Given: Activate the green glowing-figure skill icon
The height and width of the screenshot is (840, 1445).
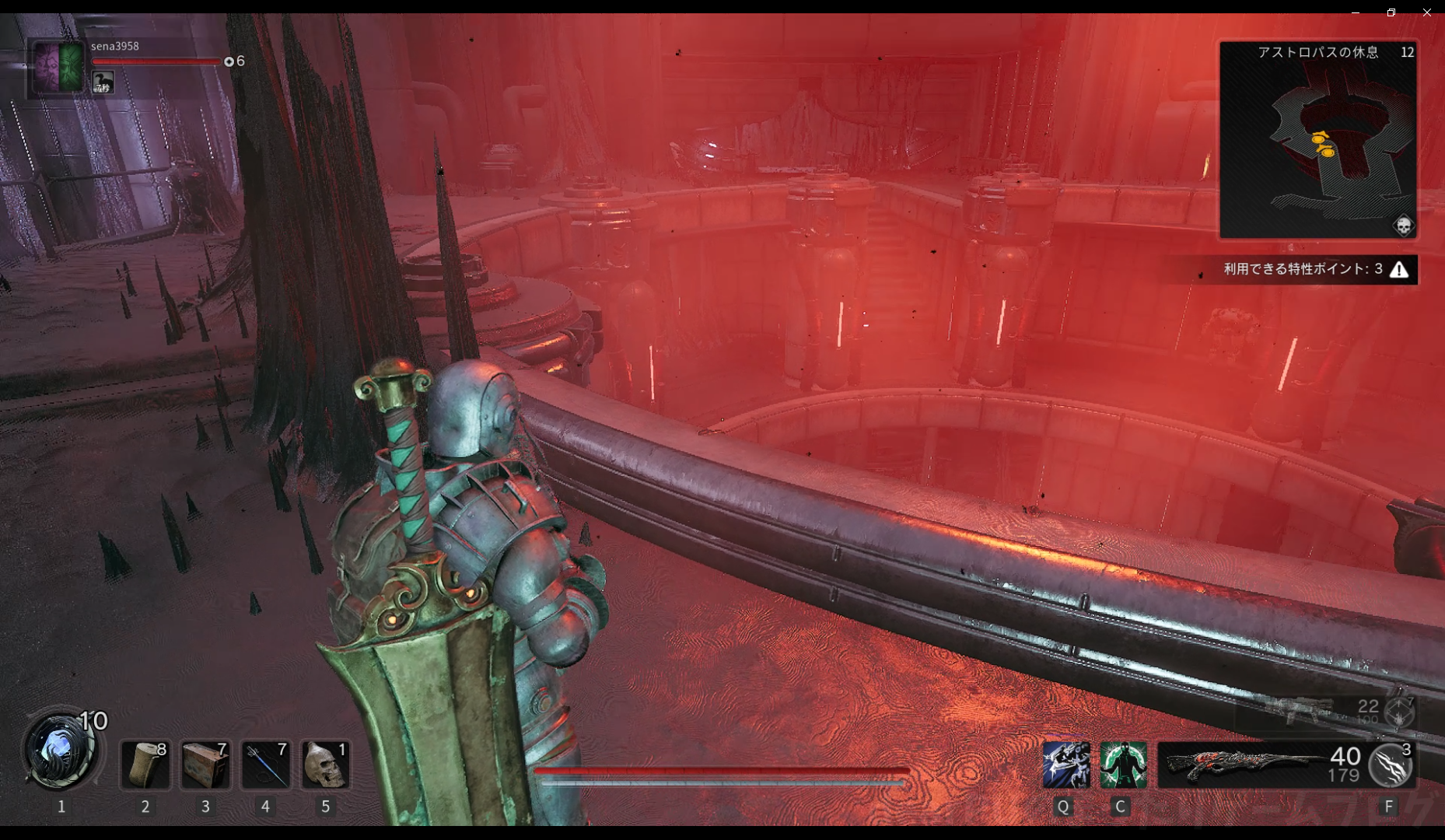Looking at the screenshot, I should click(x=1122, y=765).
